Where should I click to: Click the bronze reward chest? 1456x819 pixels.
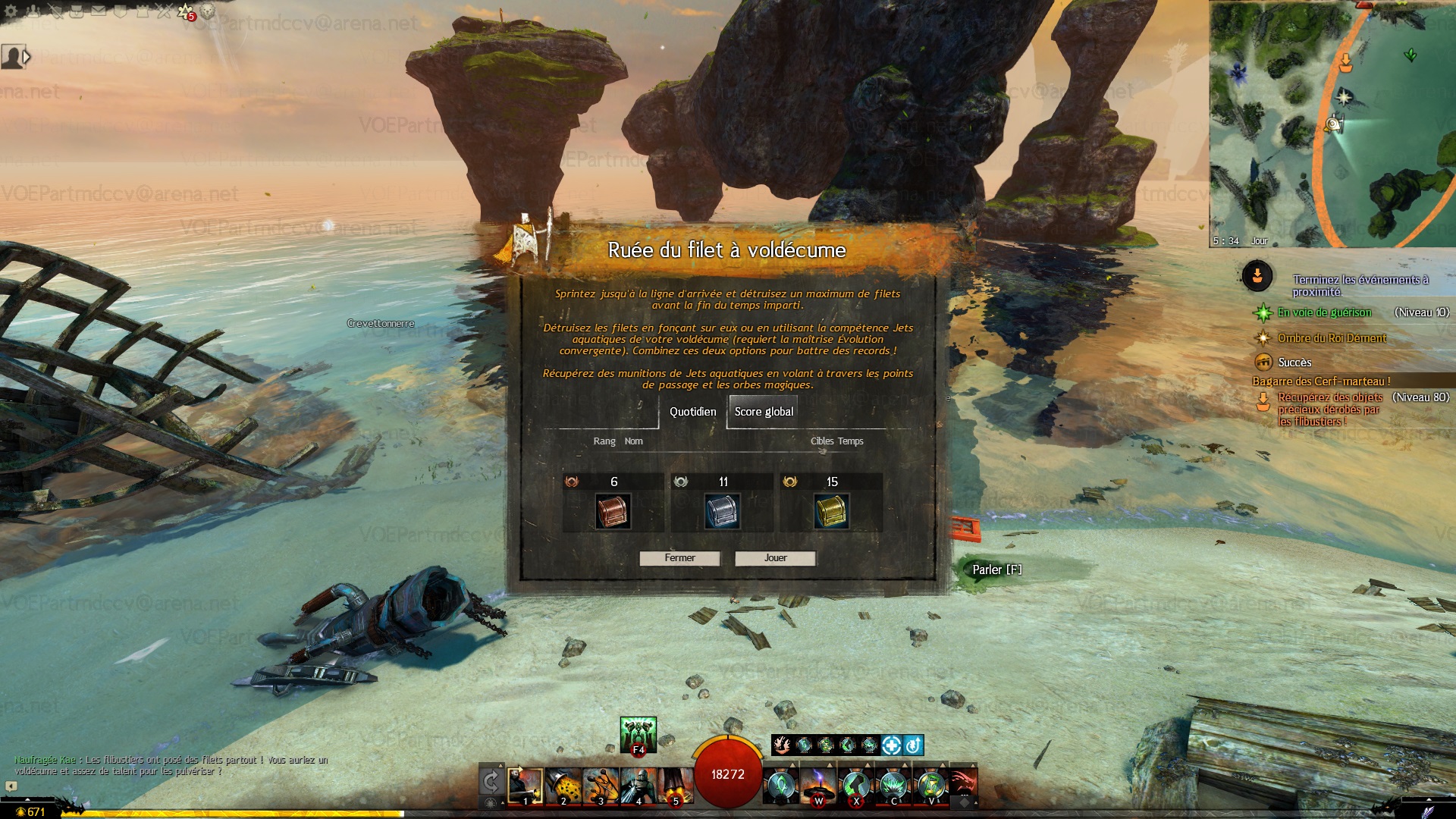point(613,512)
